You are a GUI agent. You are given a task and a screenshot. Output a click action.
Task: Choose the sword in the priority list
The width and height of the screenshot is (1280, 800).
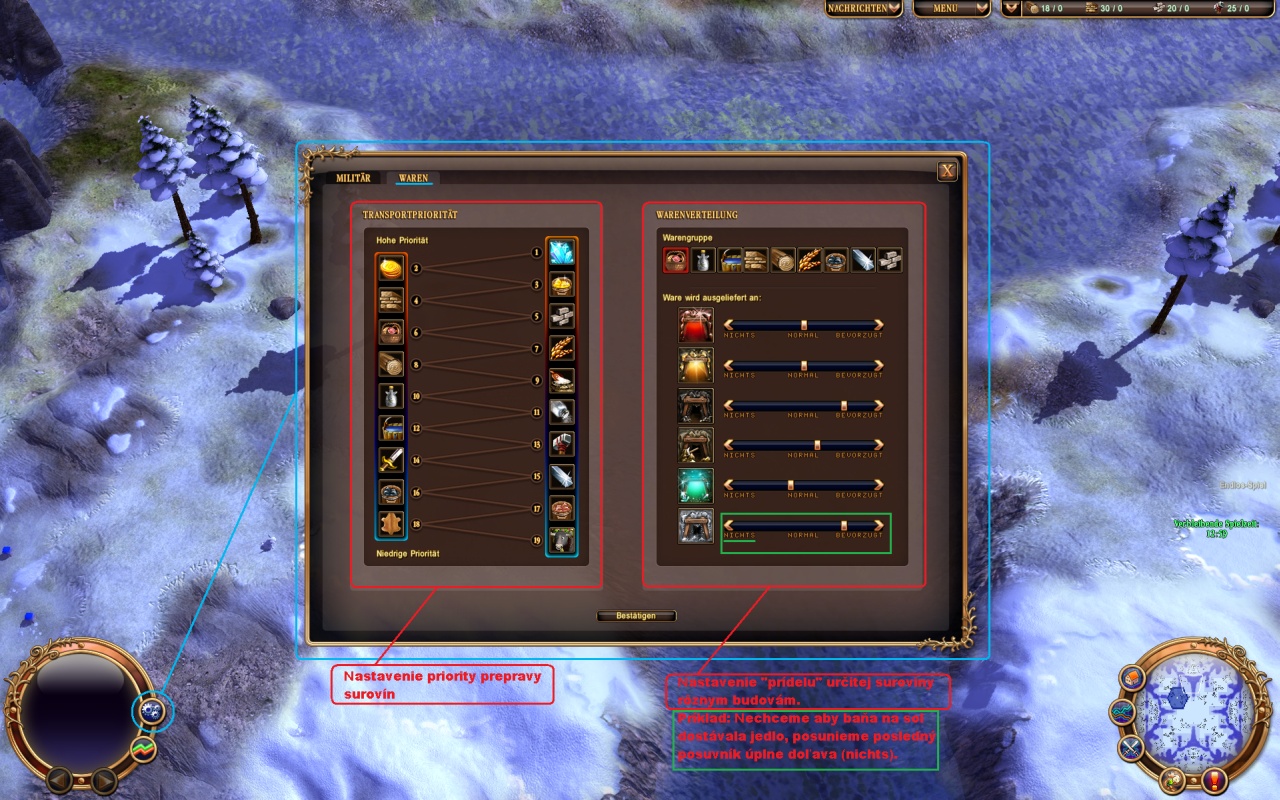(x=391, y=460)
